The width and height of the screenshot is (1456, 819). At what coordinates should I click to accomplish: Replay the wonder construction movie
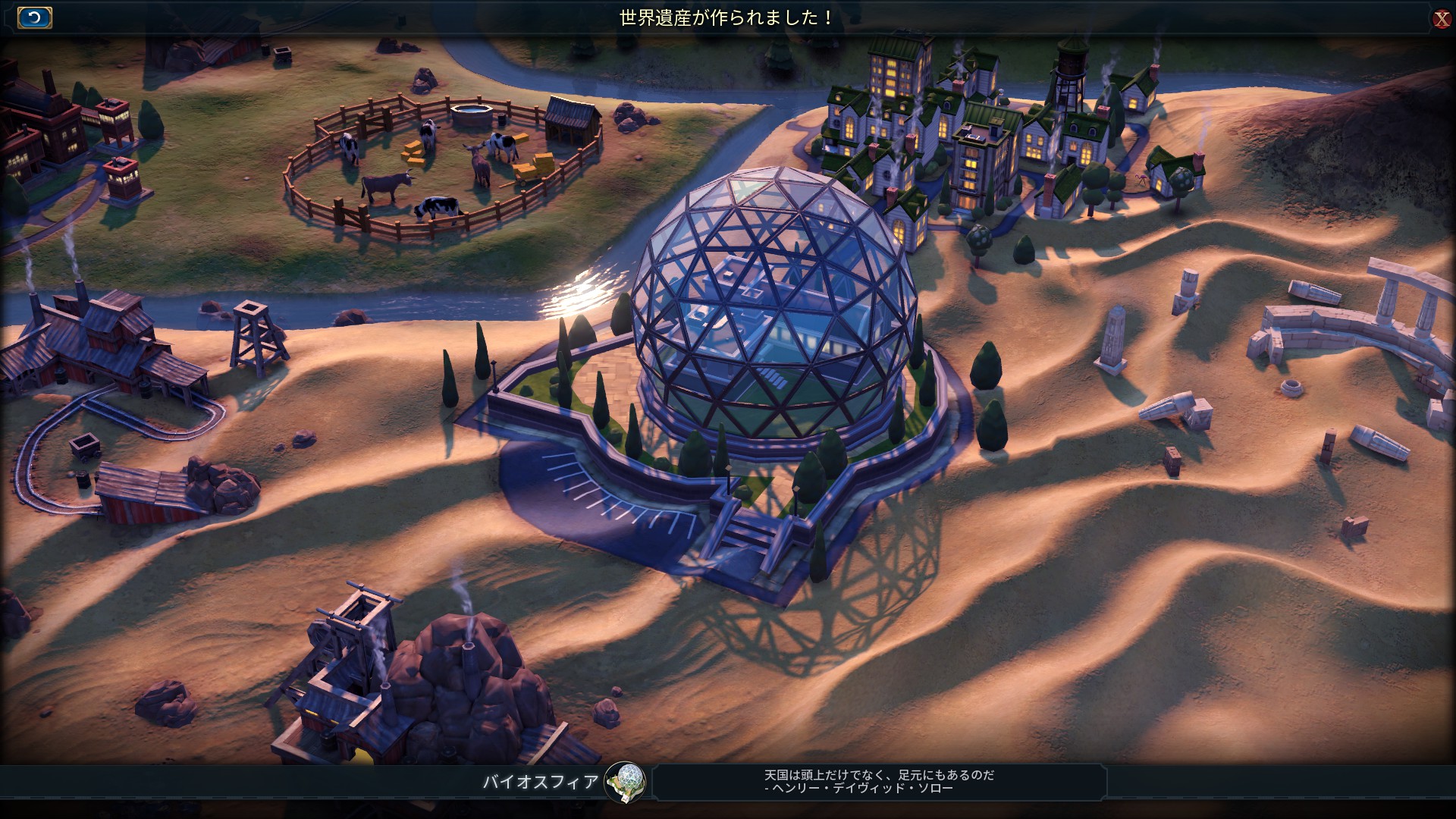click(x=34, y=17)
